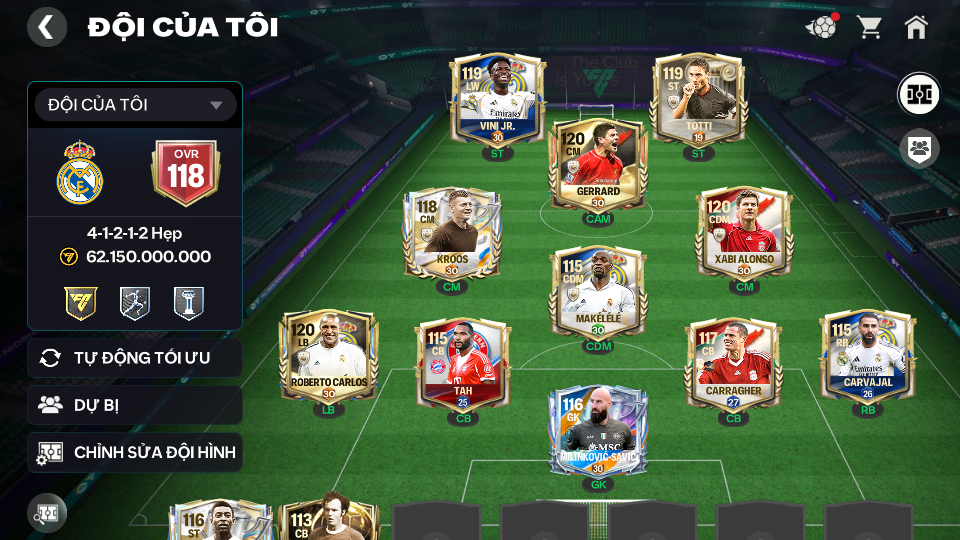Go back using the arrow button

tap(46, 27)
